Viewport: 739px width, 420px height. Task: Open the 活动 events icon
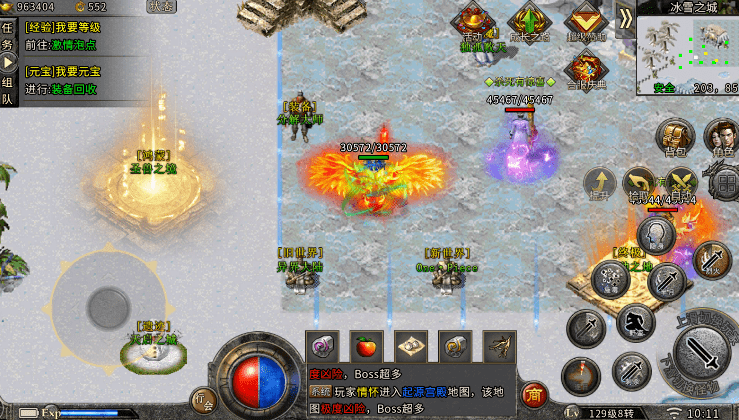tap(473, 21)
